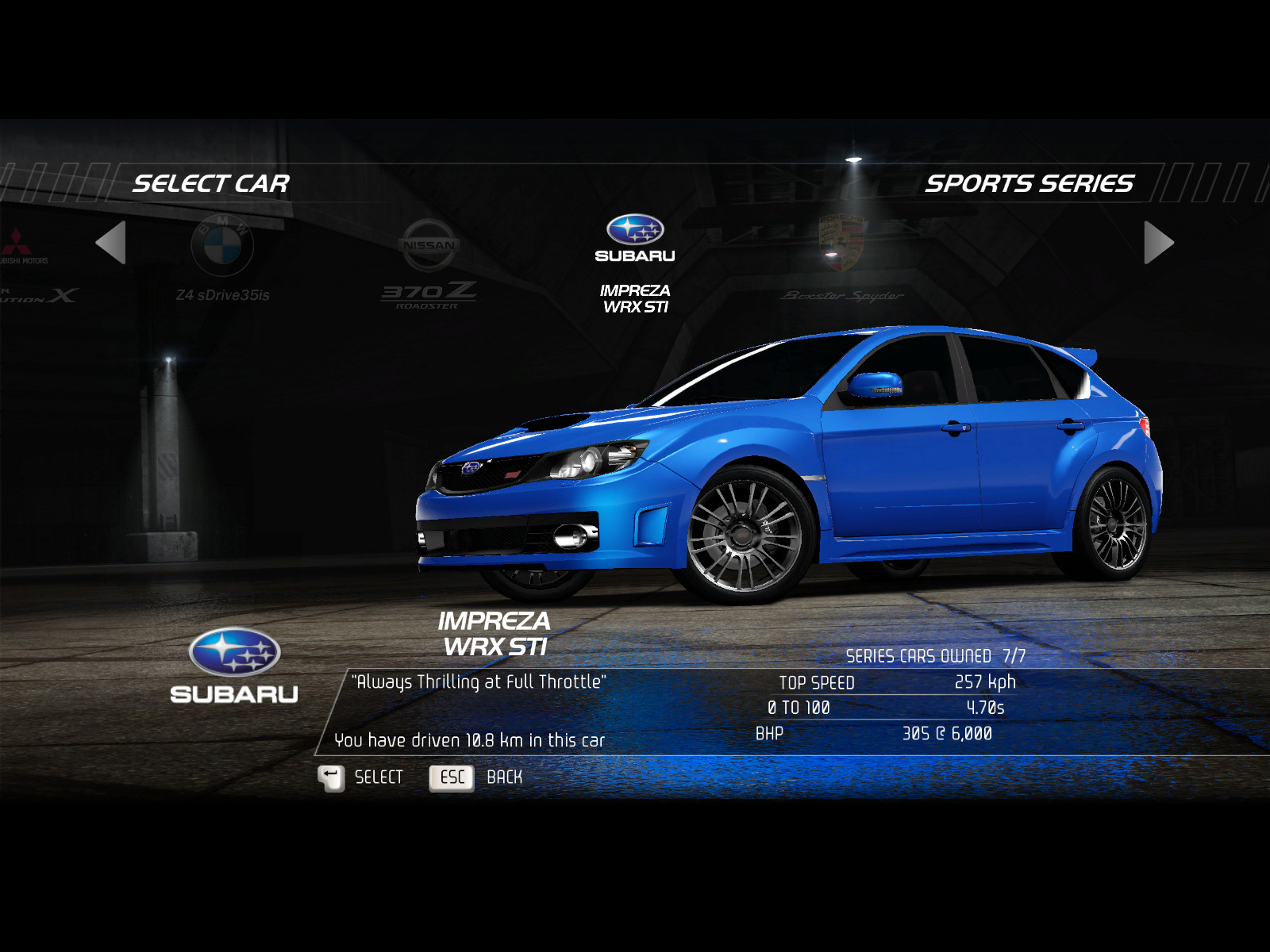Image resolution: width=1270 pixels, height=952 pixels.
Task: Click the right arrow to browse next car
Action: coord(1157,243)
